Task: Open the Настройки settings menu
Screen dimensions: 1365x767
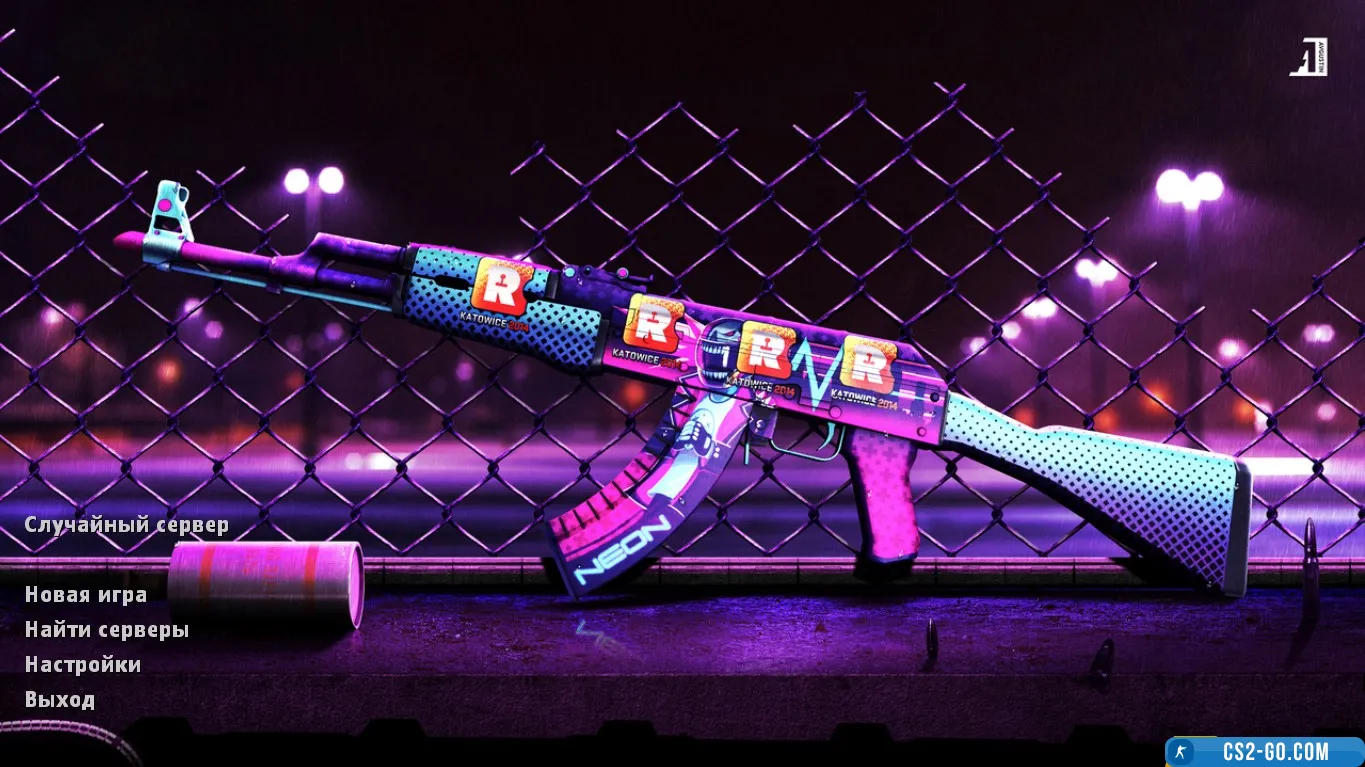Action: [83, 665]
